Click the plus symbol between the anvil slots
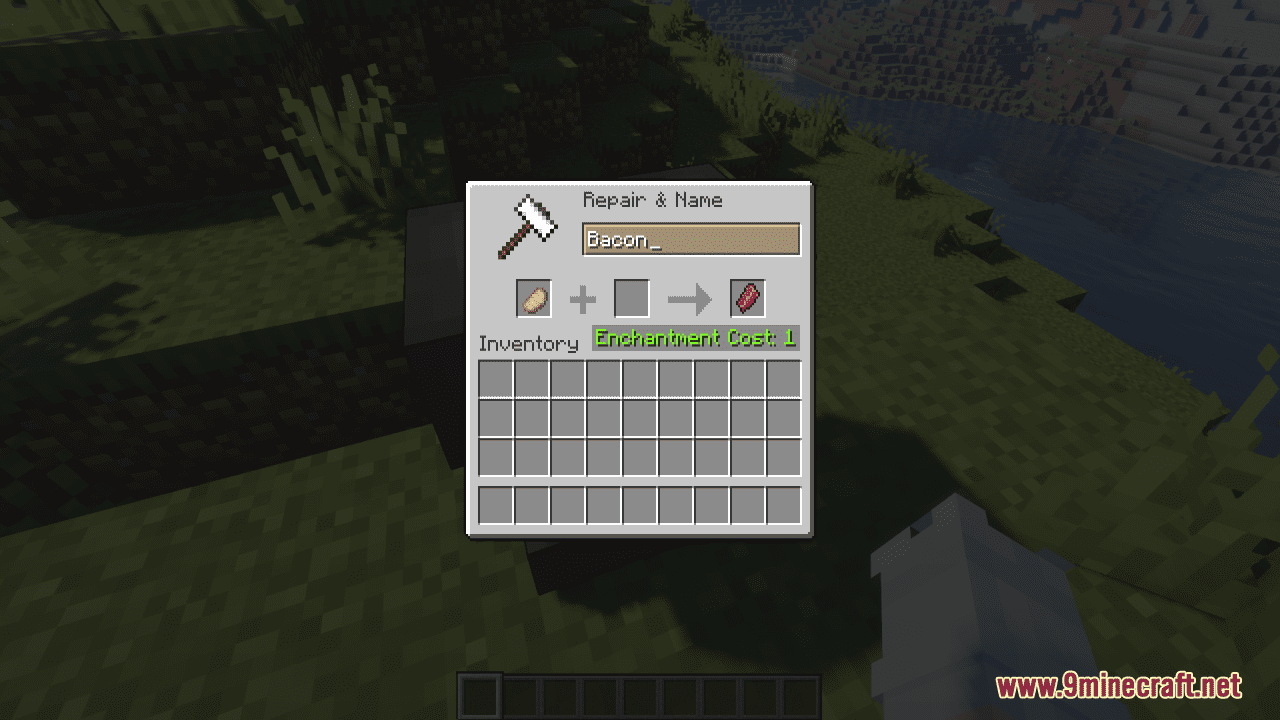Image resolution: width=1280 pixels, height=720 pixels. pos(583,297)
